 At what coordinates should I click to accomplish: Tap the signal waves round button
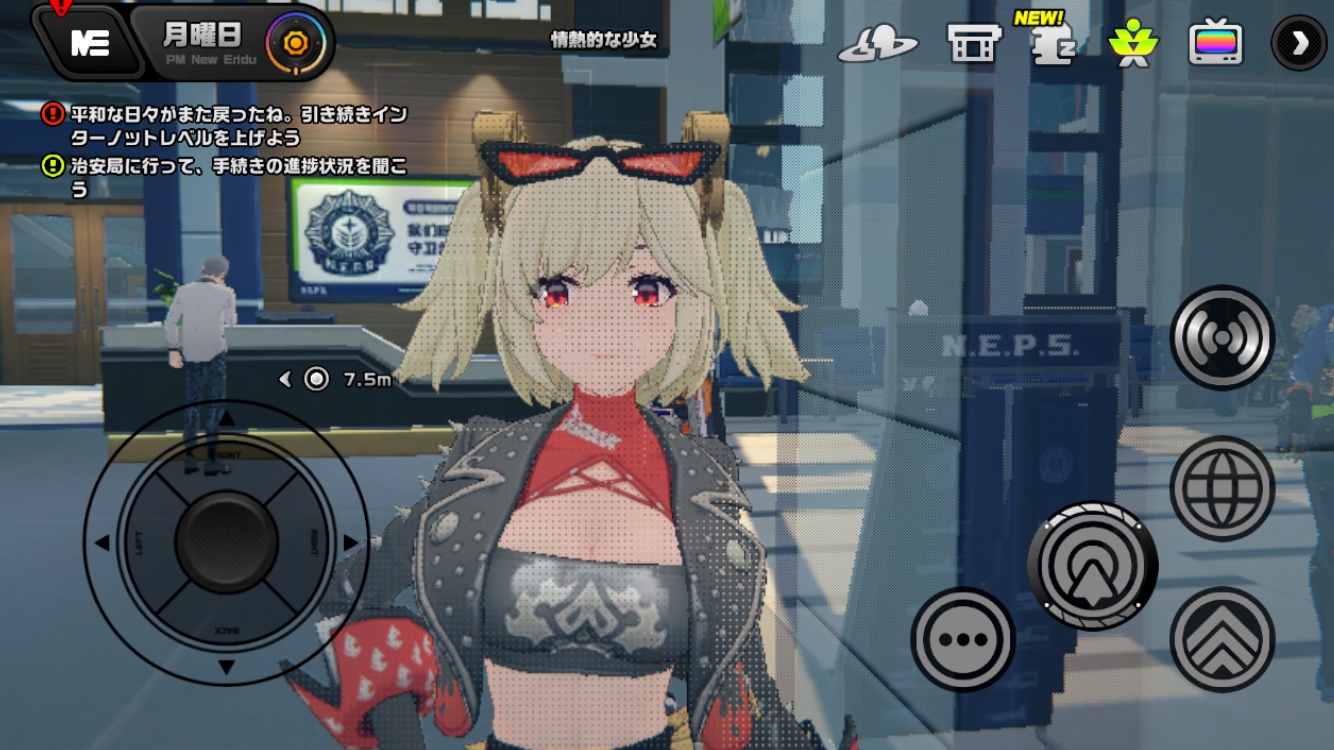[x=1221, y=338]
